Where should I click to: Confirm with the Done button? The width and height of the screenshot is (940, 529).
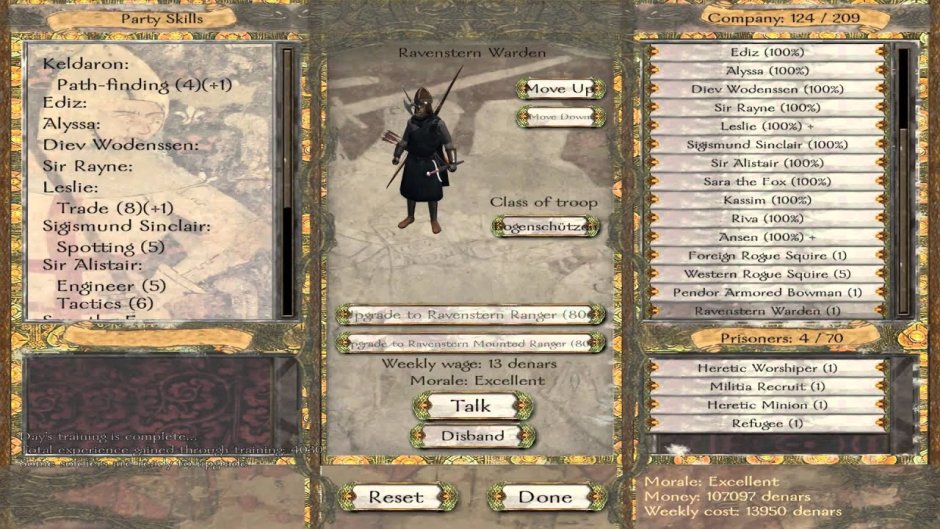(x=546, y=497)
